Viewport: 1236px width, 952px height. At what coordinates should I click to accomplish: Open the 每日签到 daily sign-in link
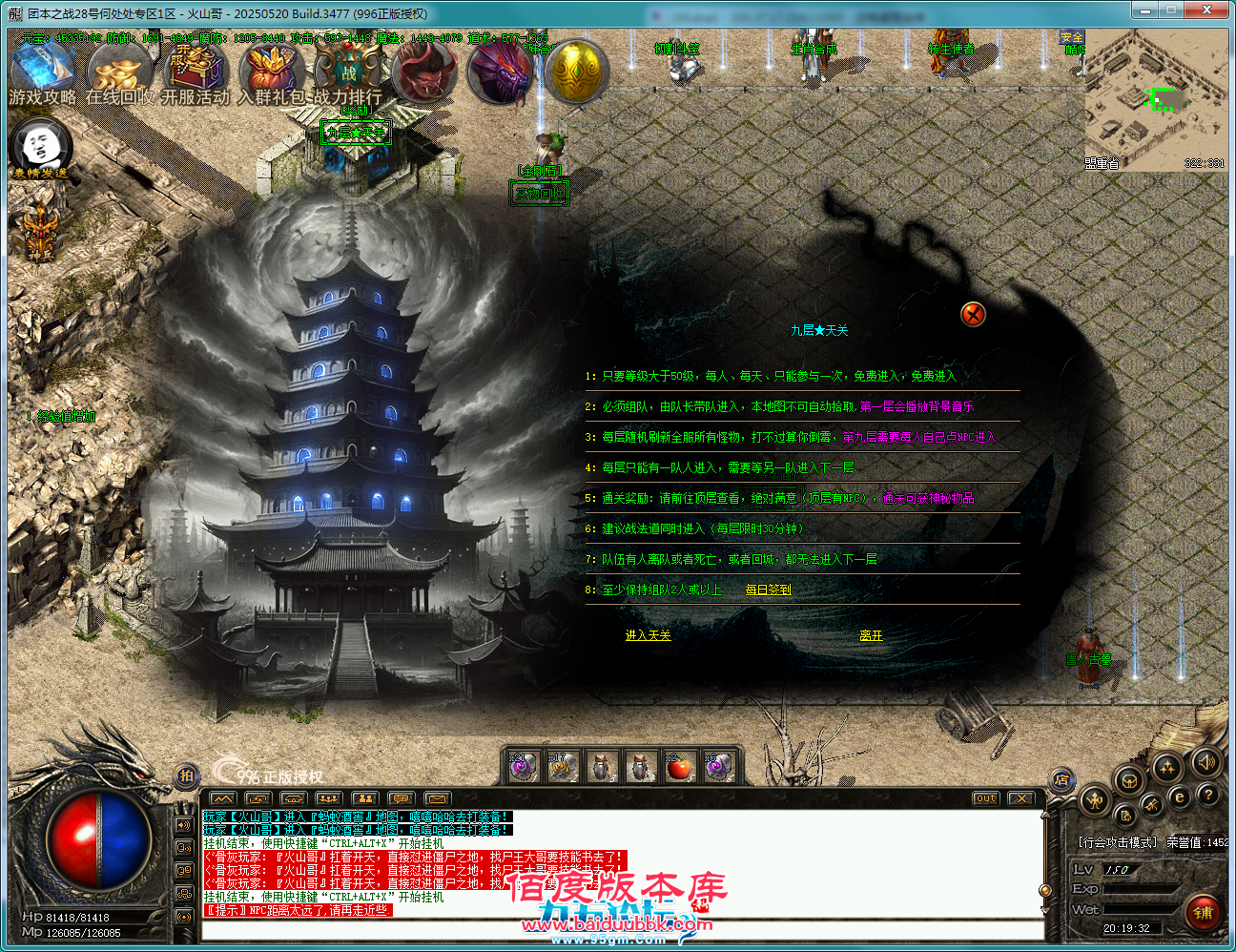point(768,590)
